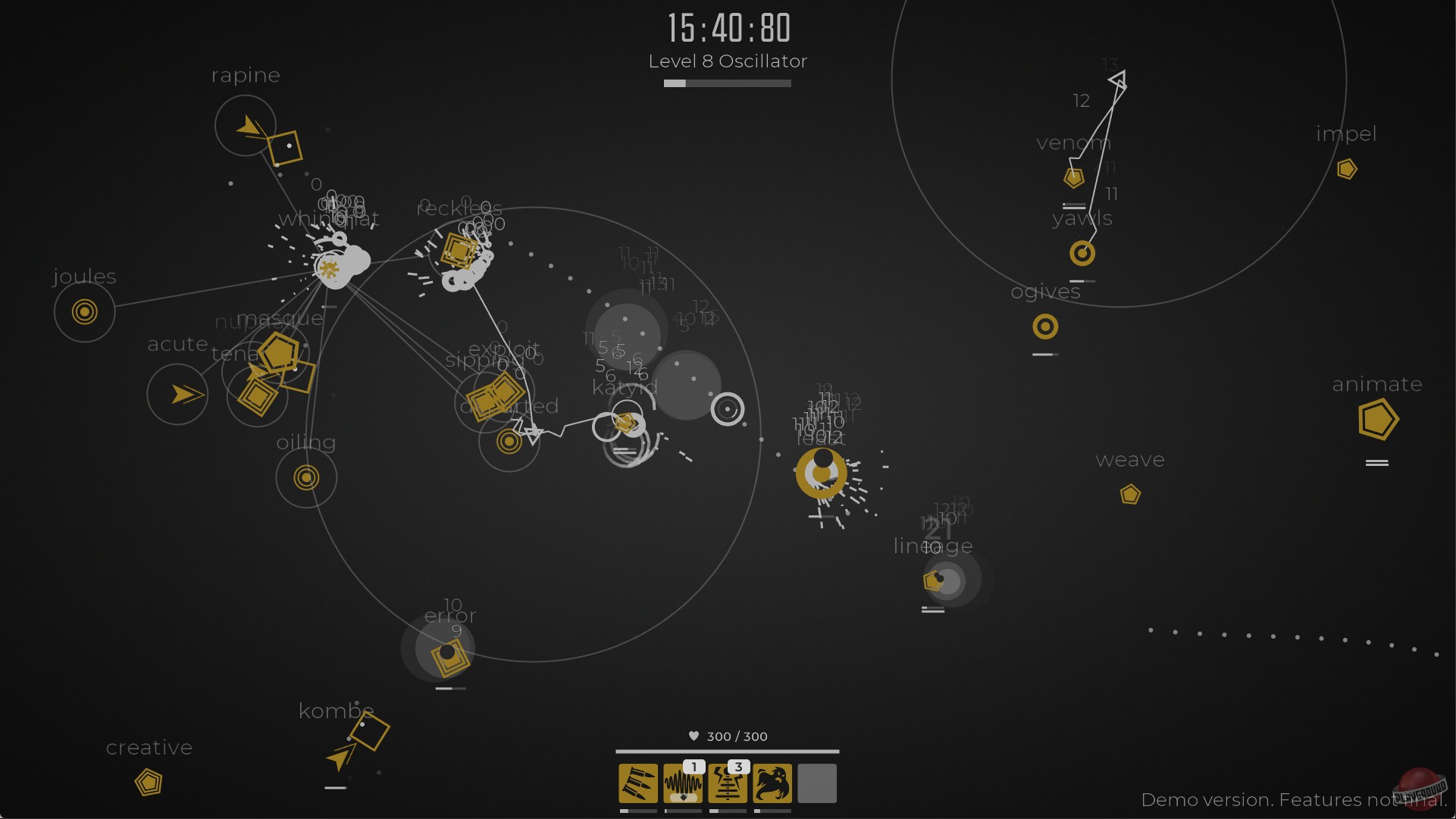
Task: Click the small pentagon under weave
Action: click(x=1130, y=495)
